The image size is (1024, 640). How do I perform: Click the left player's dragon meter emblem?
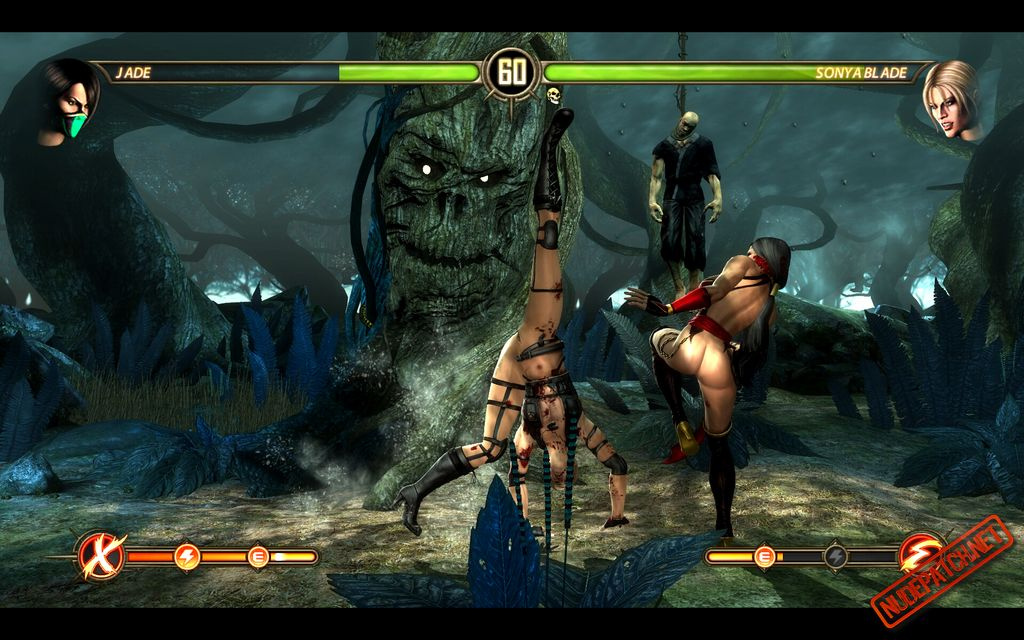click(x=102, y=555)
